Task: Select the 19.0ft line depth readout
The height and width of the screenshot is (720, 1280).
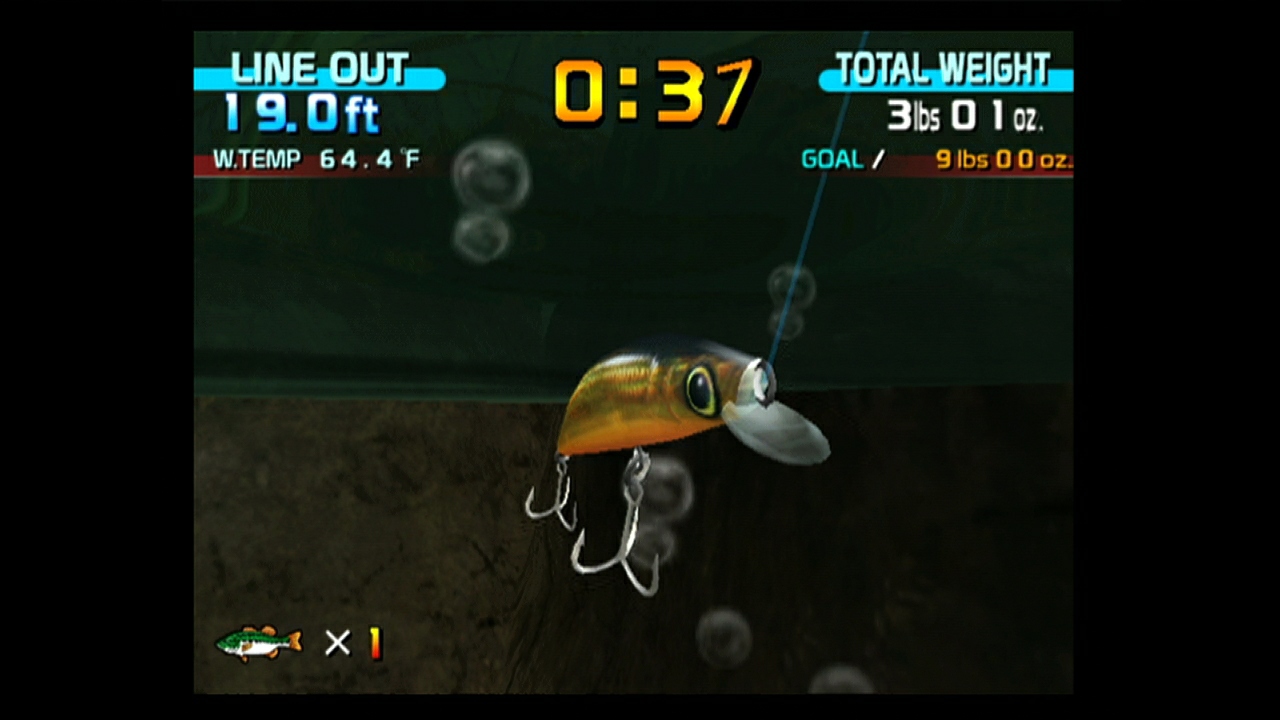Action: pyautogui.click(x=300, y=113)
